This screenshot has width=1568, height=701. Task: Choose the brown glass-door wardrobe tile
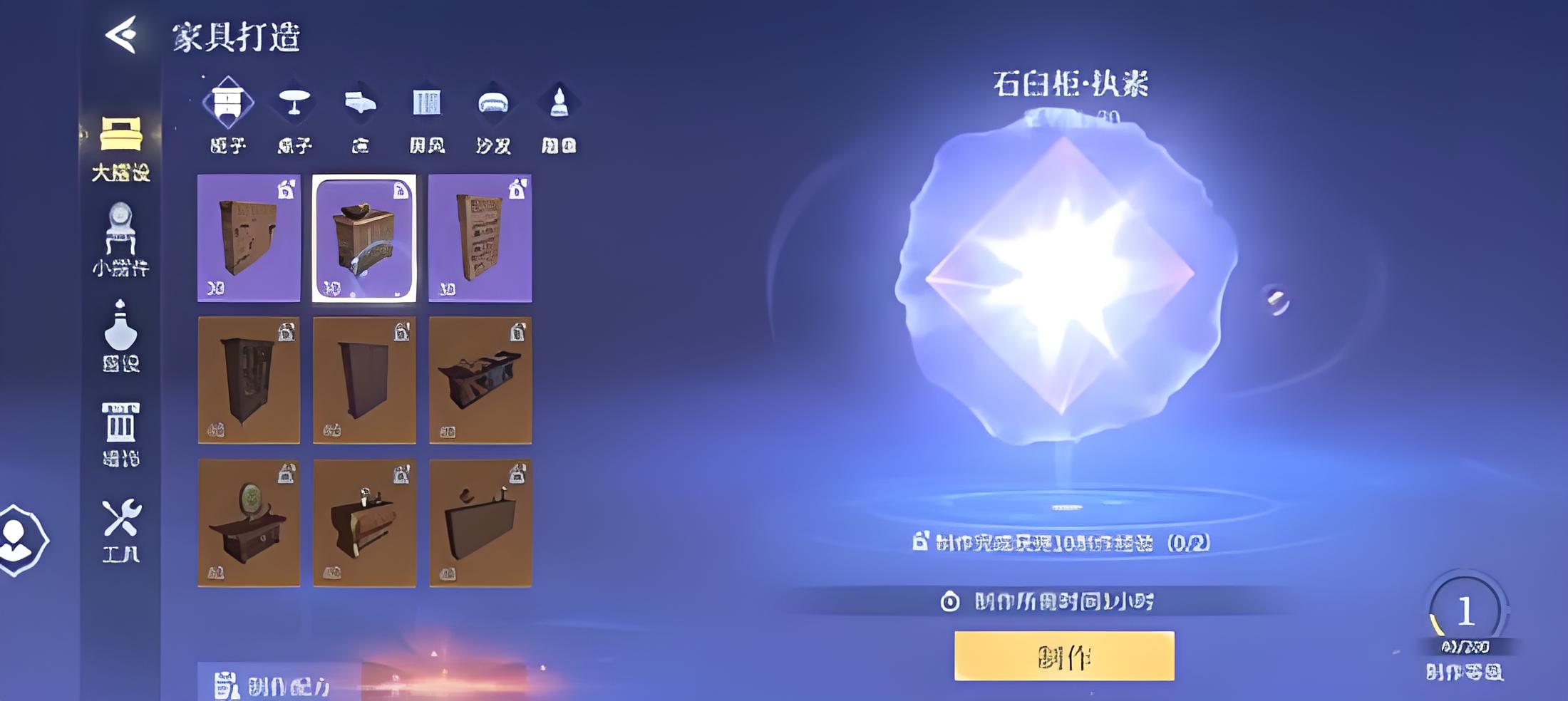249,380
